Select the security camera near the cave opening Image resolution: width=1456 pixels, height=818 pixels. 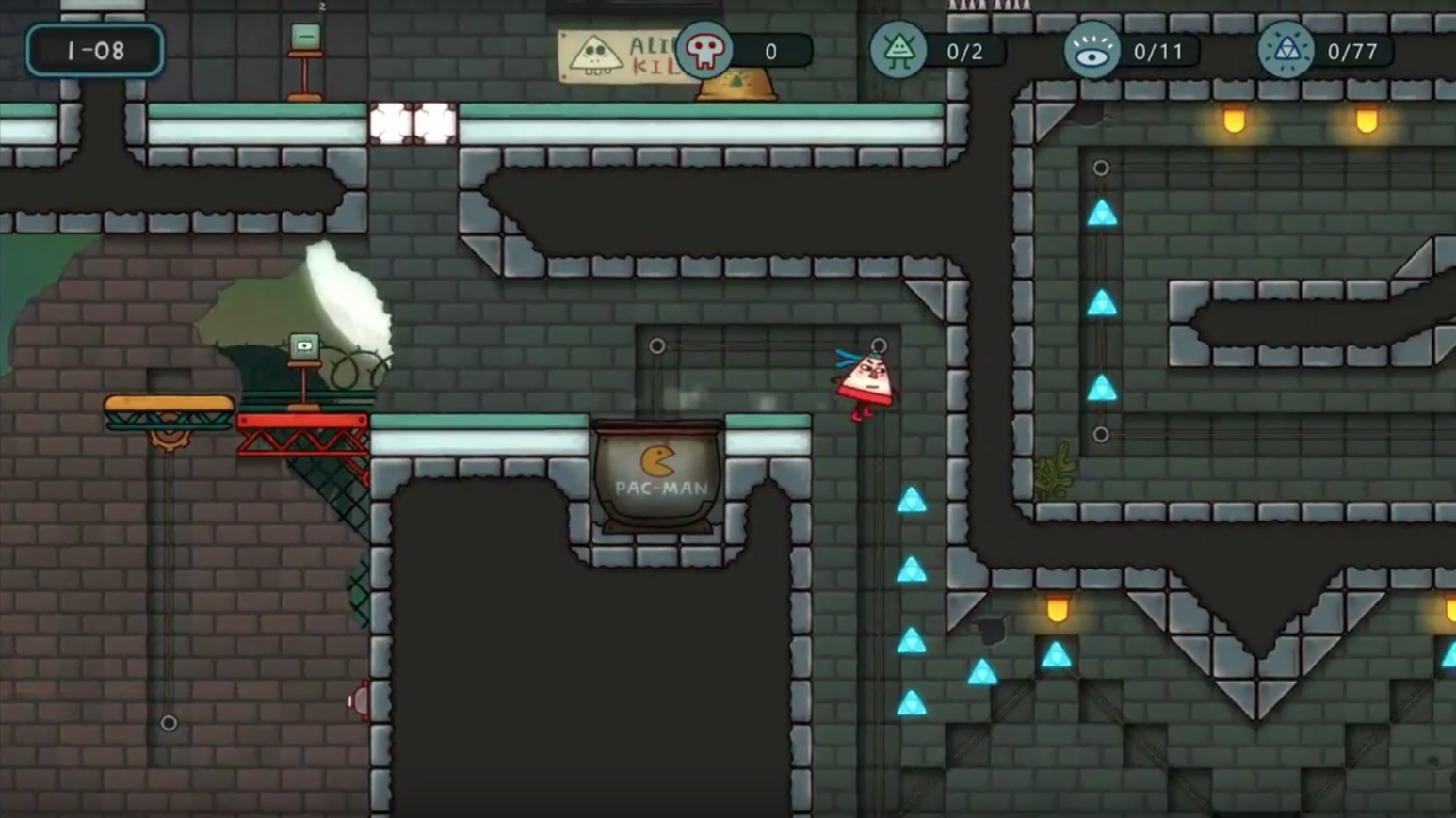coord(302,346)
